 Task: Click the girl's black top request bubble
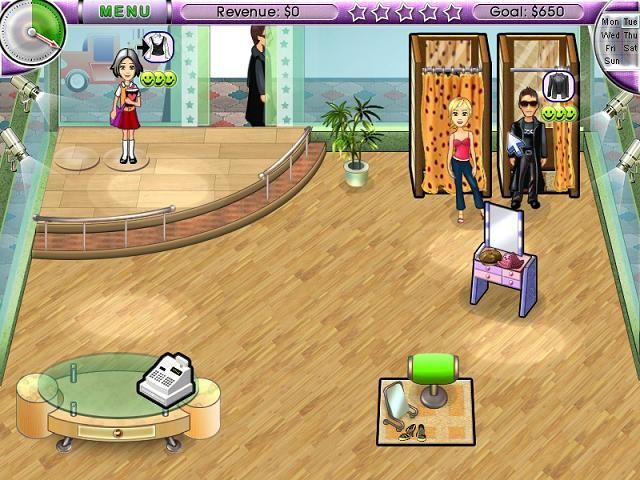(x=157, y=46)
